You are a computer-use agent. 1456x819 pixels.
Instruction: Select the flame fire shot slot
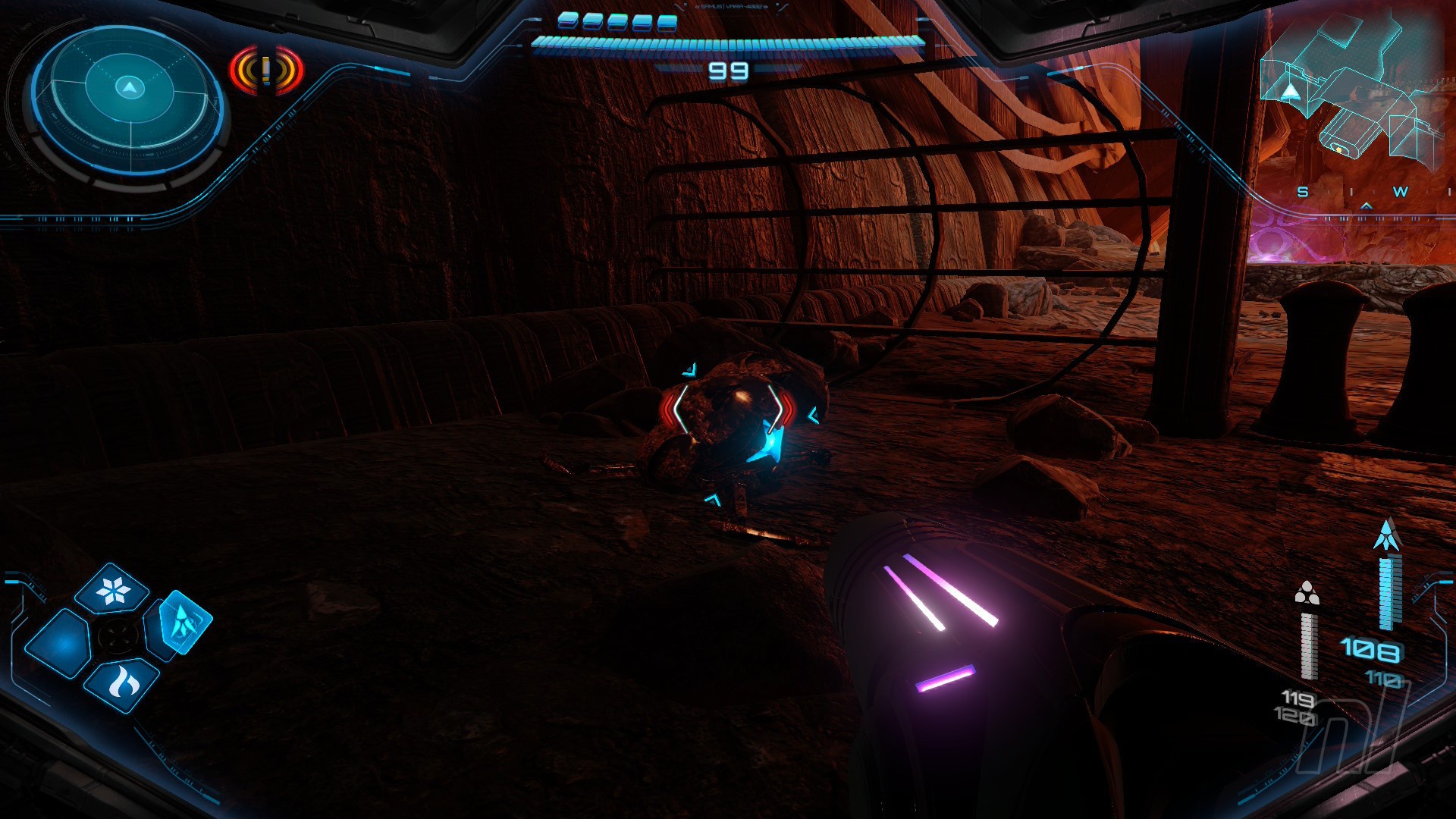121,685
